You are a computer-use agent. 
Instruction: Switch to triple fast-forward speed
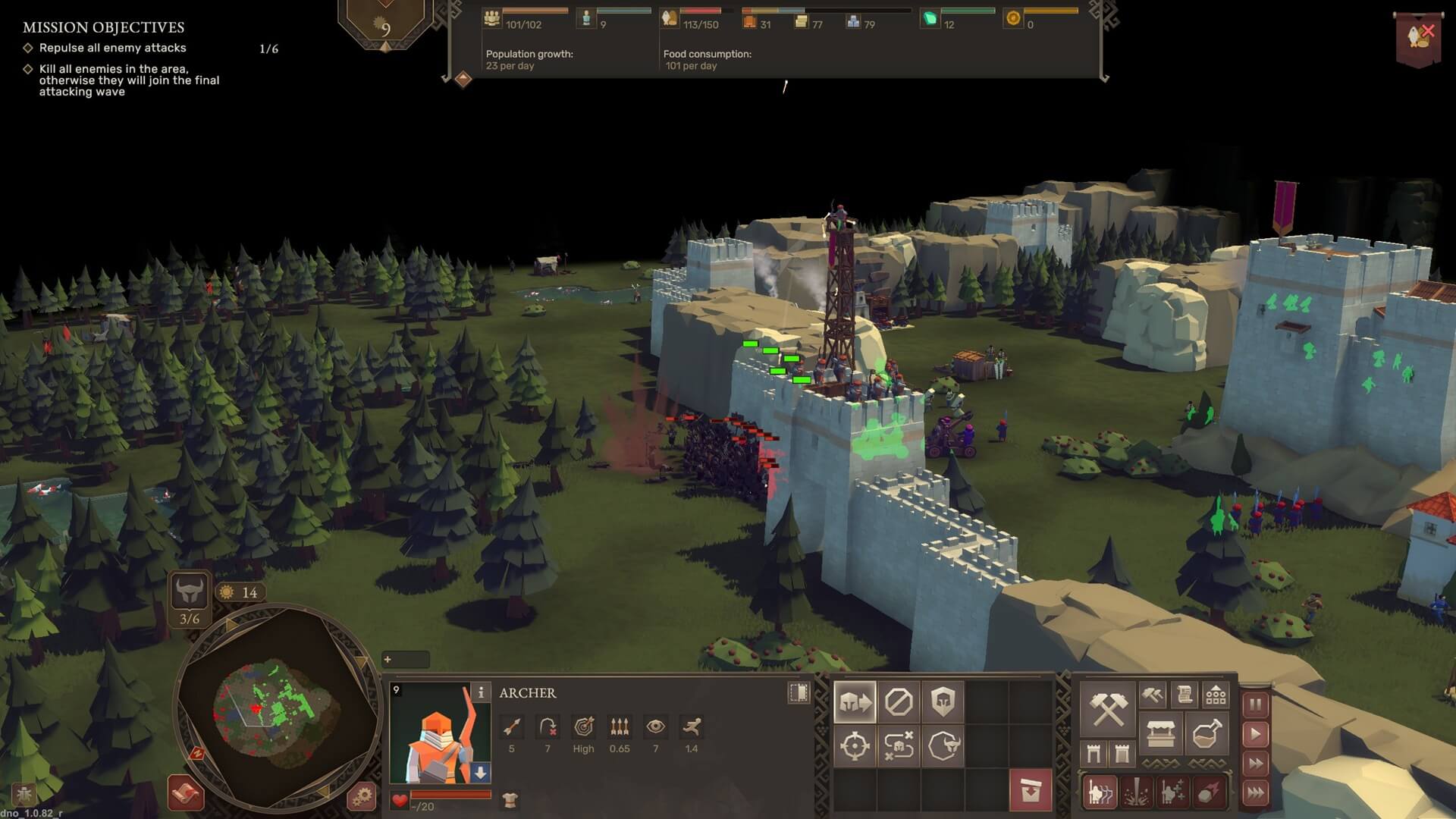(1256, 793)
